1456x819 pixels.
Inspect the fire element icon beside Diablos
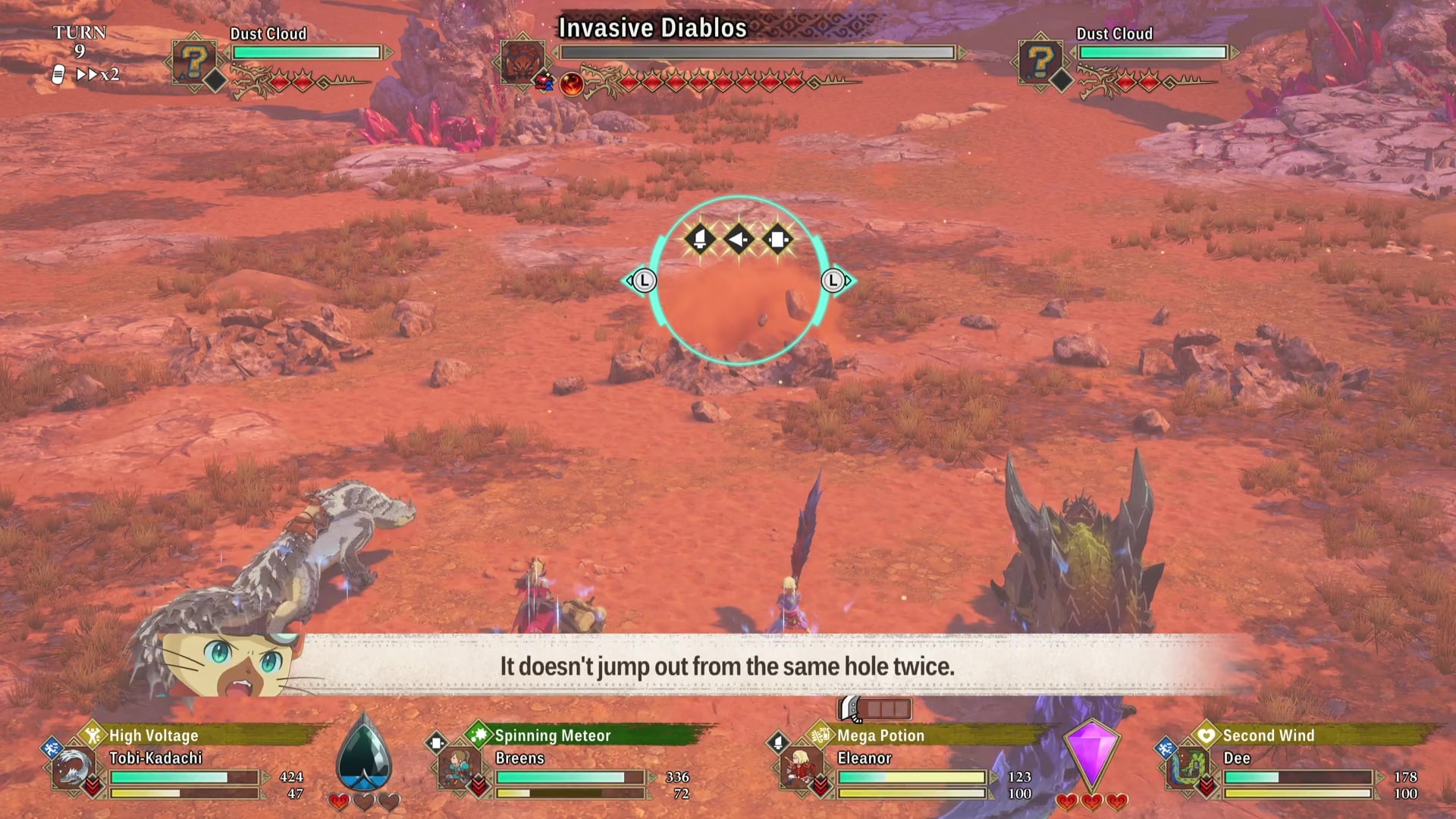571,83
